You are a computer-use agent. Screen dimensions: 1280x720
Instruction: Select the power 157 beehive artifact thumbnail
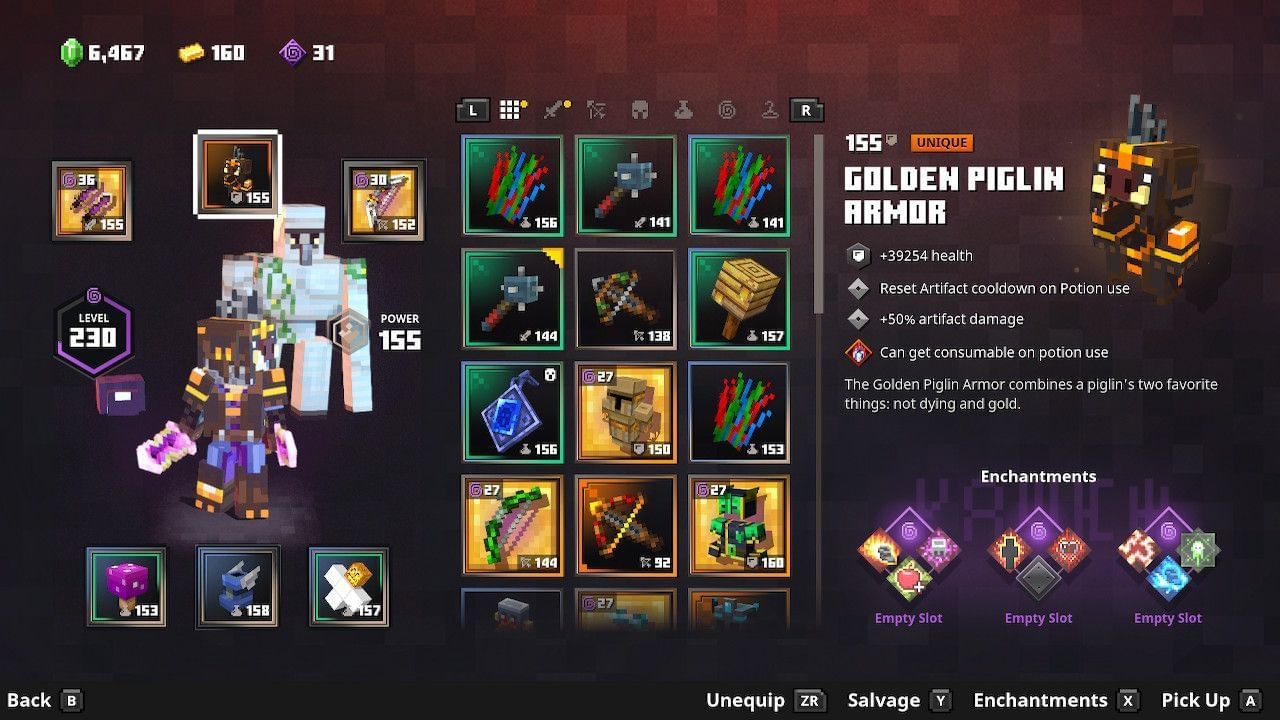[740, 298]
